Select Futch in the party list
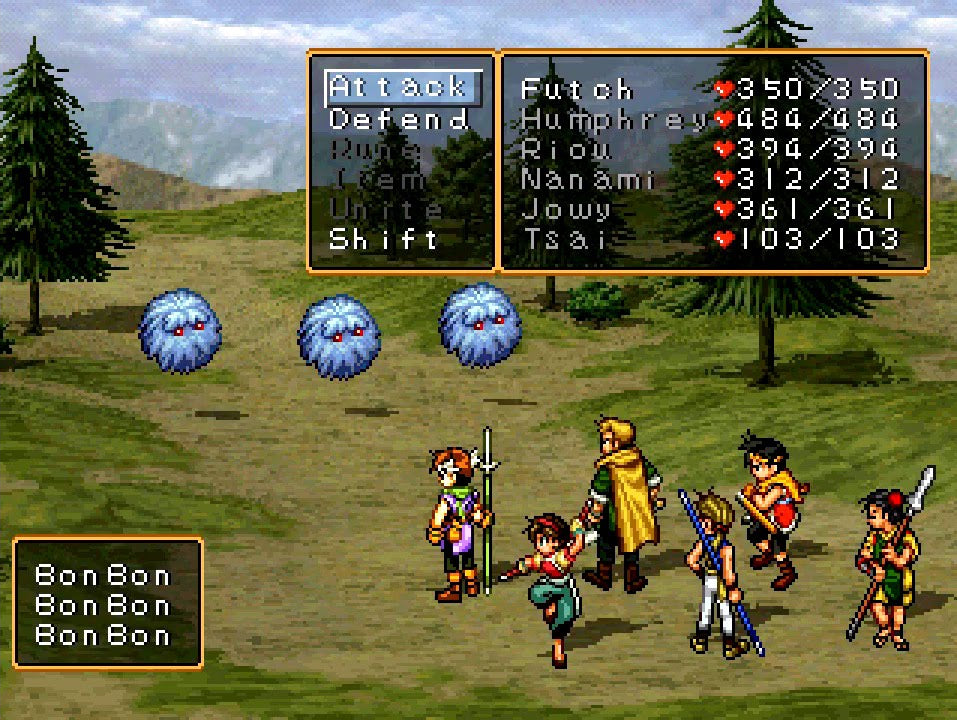Viewport: 957px width, 720px height. pyautogui.click(x=576, y=89)
